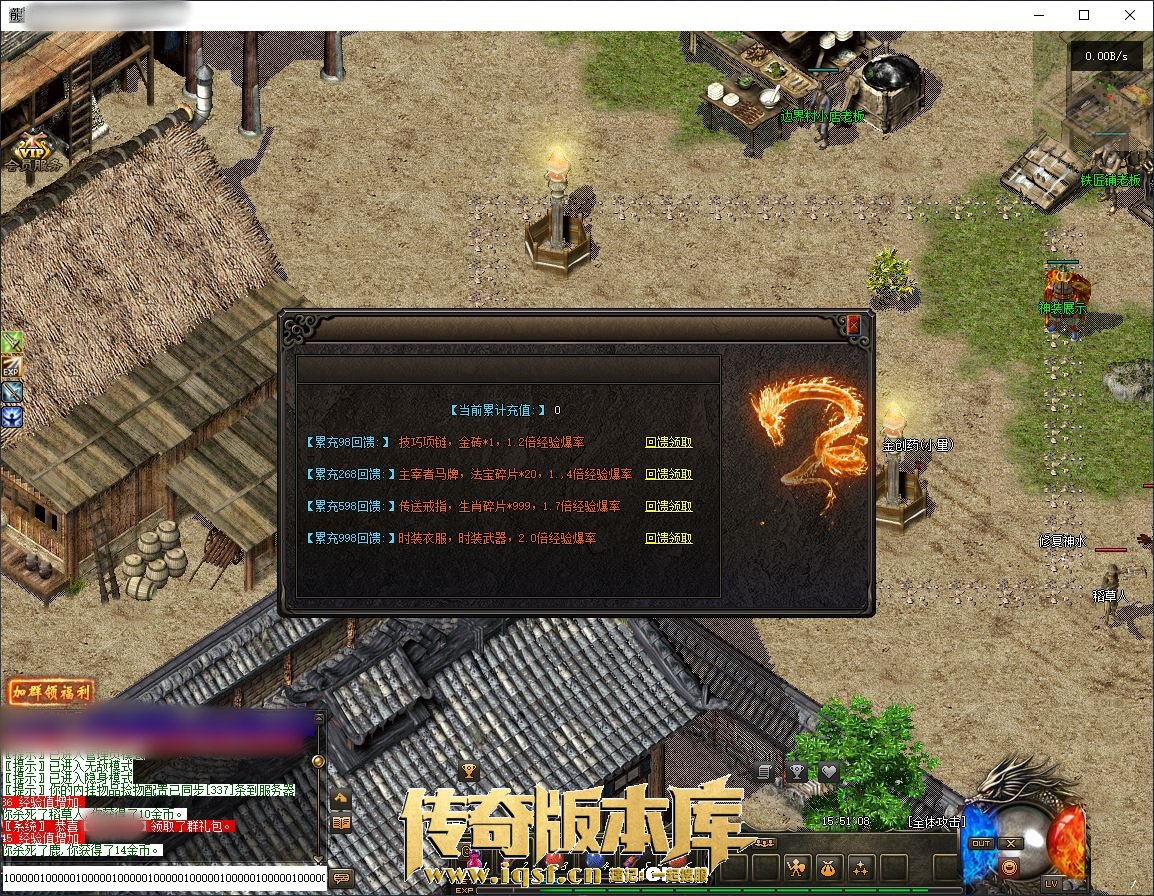Viewport: 1154px width, 896px height.
Task: Click the blue sword skill icon
Action: click(x=12, y=392)
